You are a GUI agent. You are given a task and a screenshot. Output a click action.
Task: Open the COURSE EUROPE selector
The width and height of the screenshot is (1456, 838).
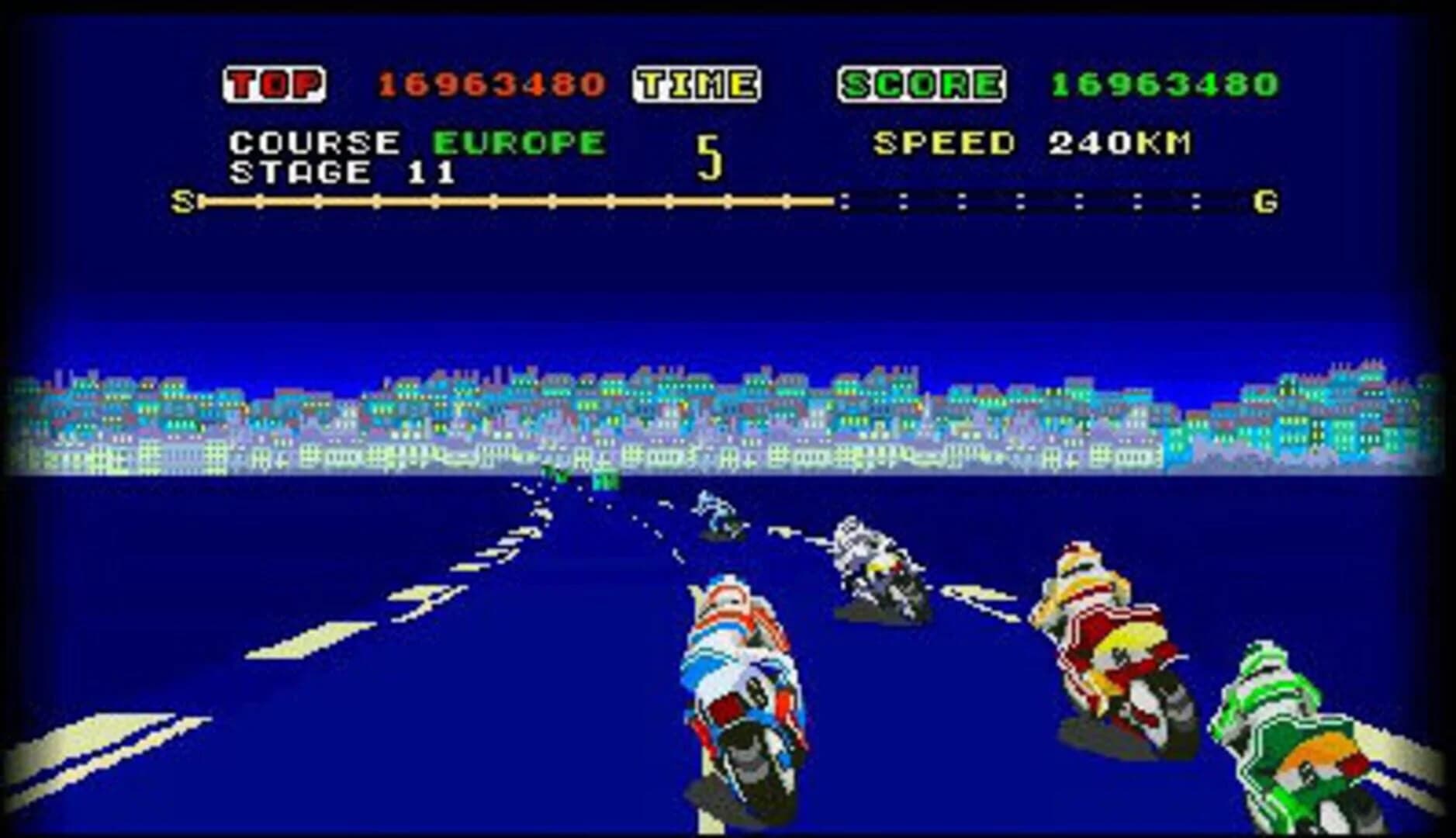411,142
